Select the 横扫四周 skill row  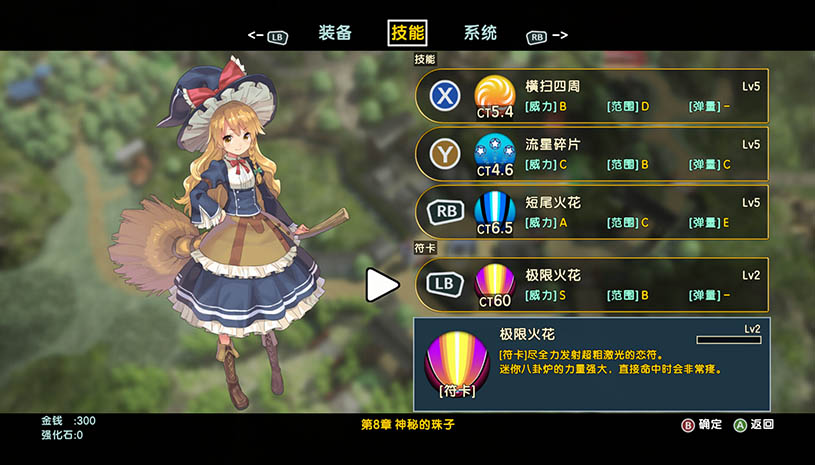[592, 96]
